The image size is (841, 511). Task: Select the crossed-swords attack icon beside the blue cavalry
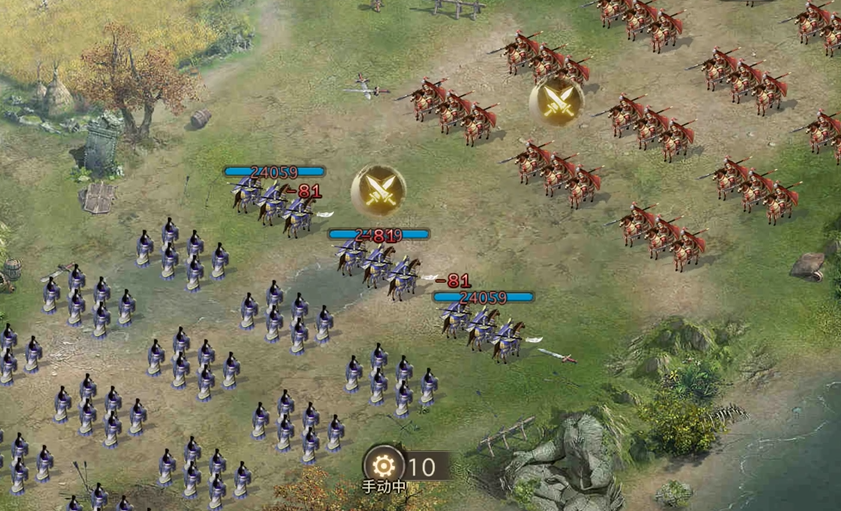tap(378, 190)
